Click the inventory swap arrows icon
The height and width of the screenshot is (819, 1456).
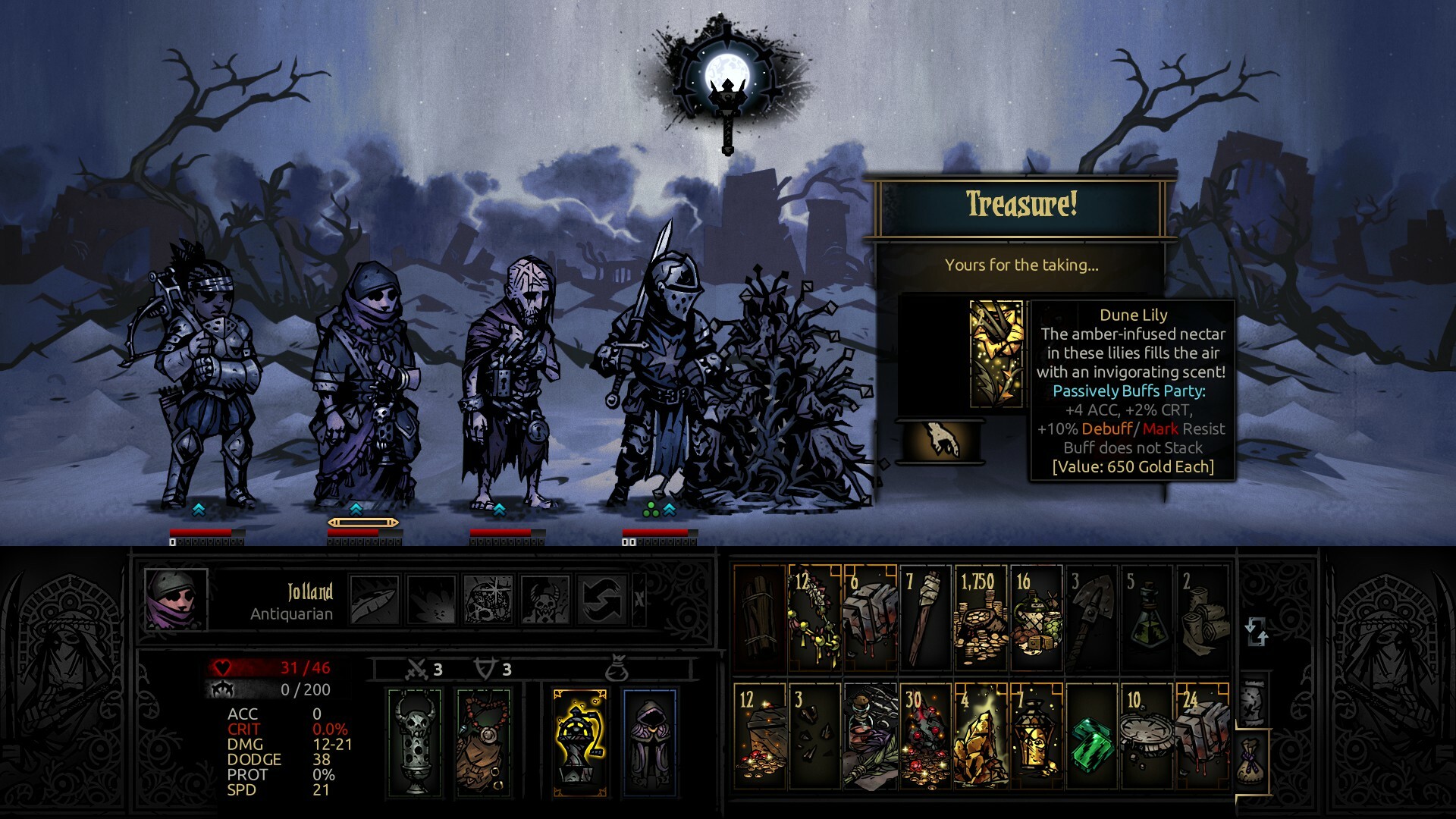1256,632
